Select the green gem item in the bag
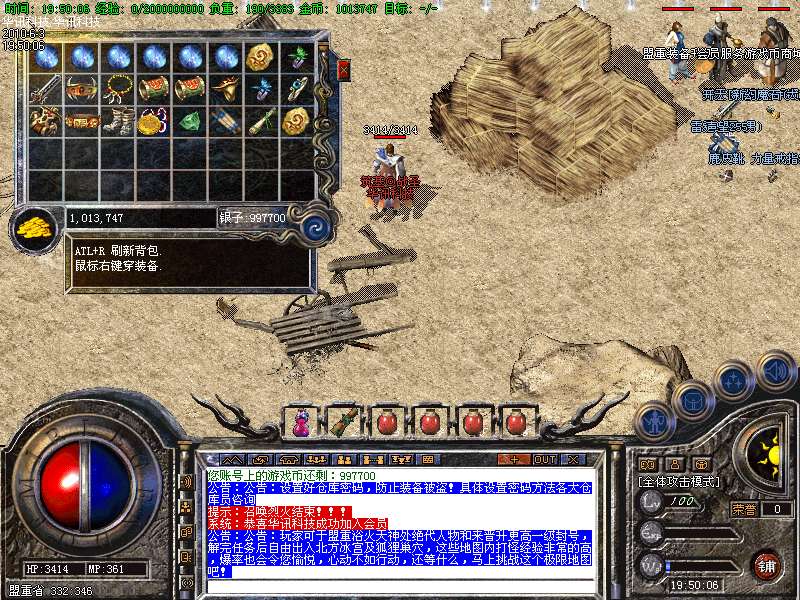The width and height of the screenshot is (800, 600). point(190,122)
